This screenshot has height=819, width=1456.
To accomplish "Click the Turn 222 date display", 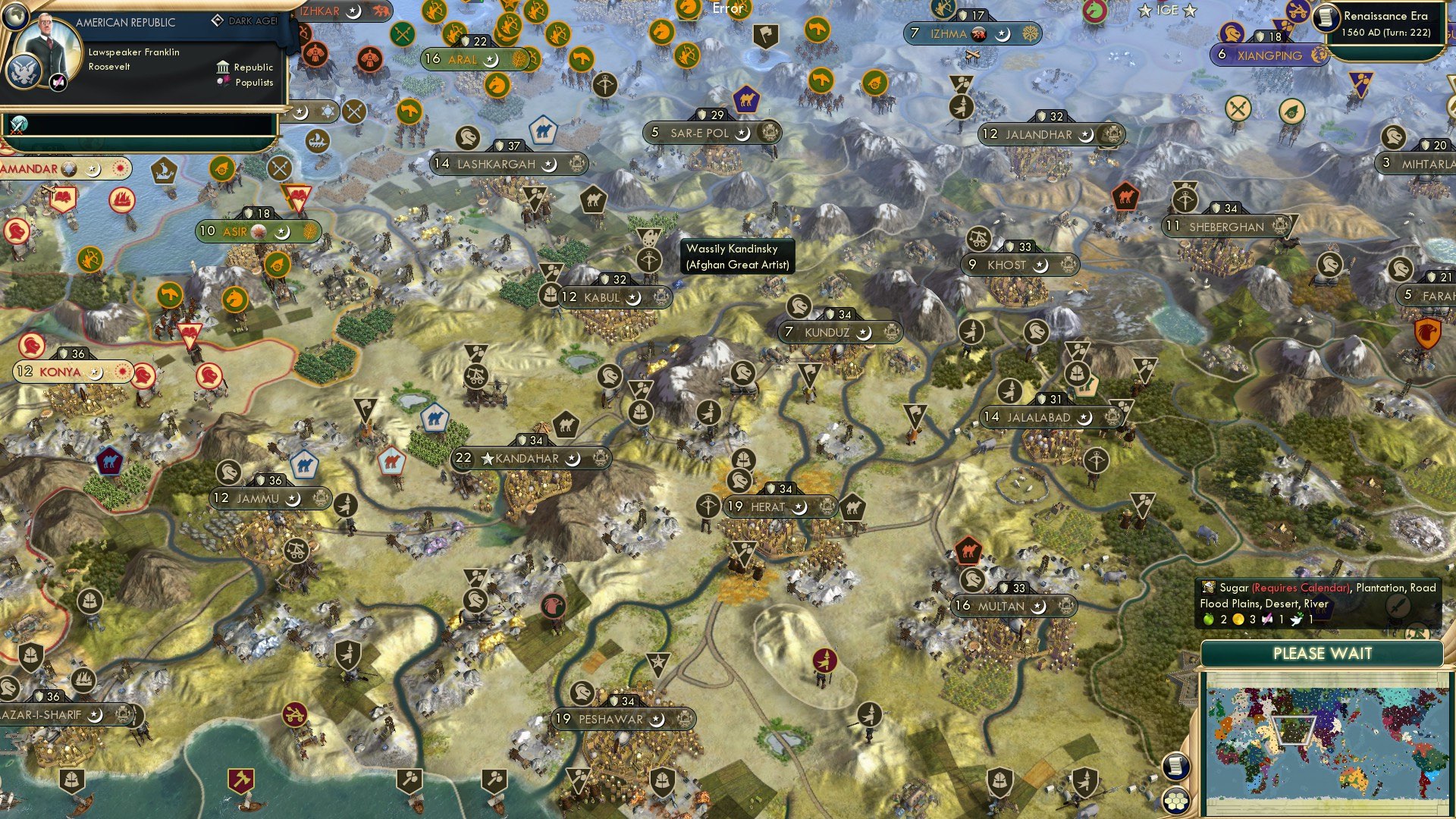I will click(x=1388, y=33).
